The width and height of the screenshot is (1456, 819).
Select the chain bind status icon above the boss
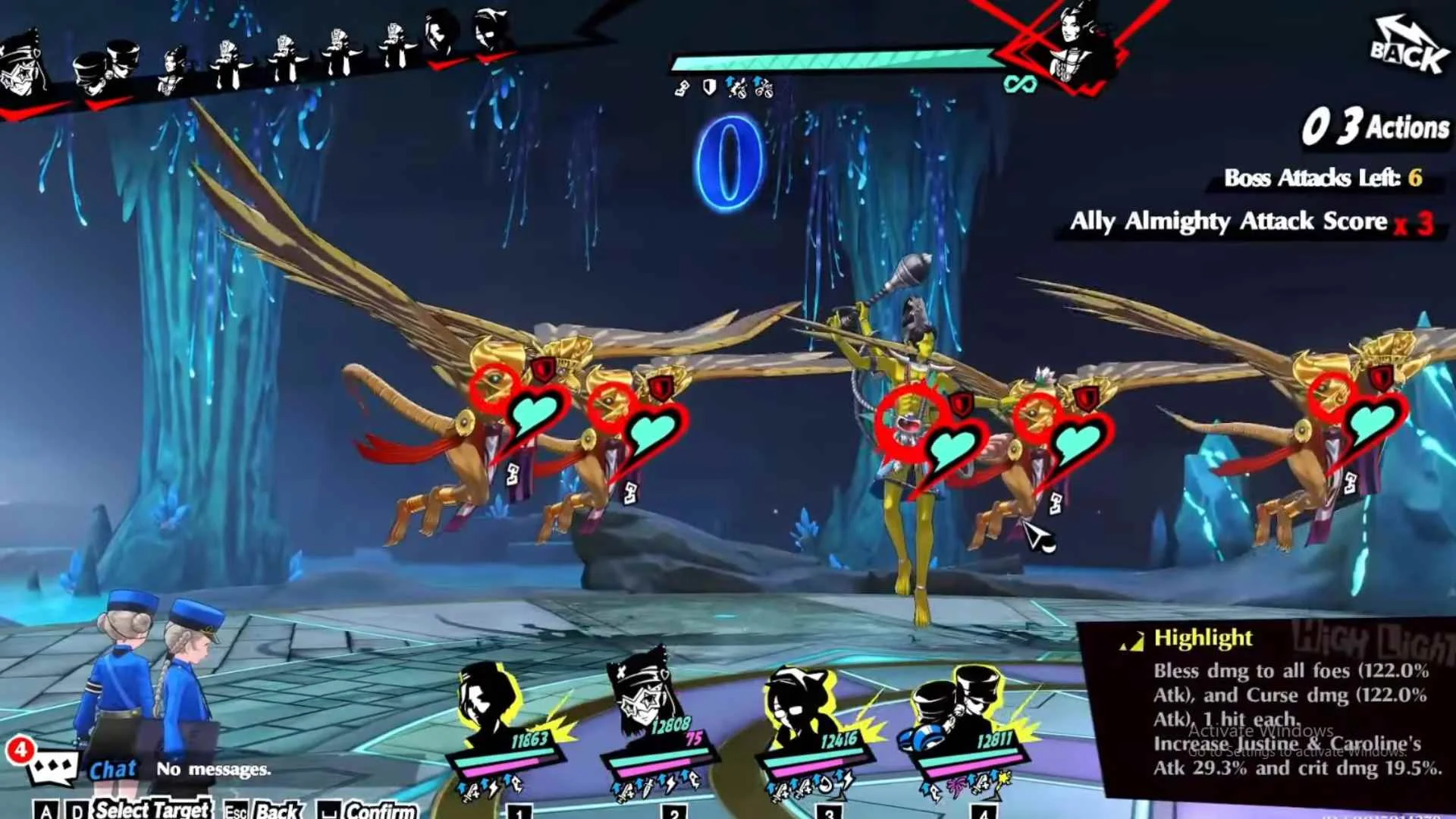[x=680, y=88]
